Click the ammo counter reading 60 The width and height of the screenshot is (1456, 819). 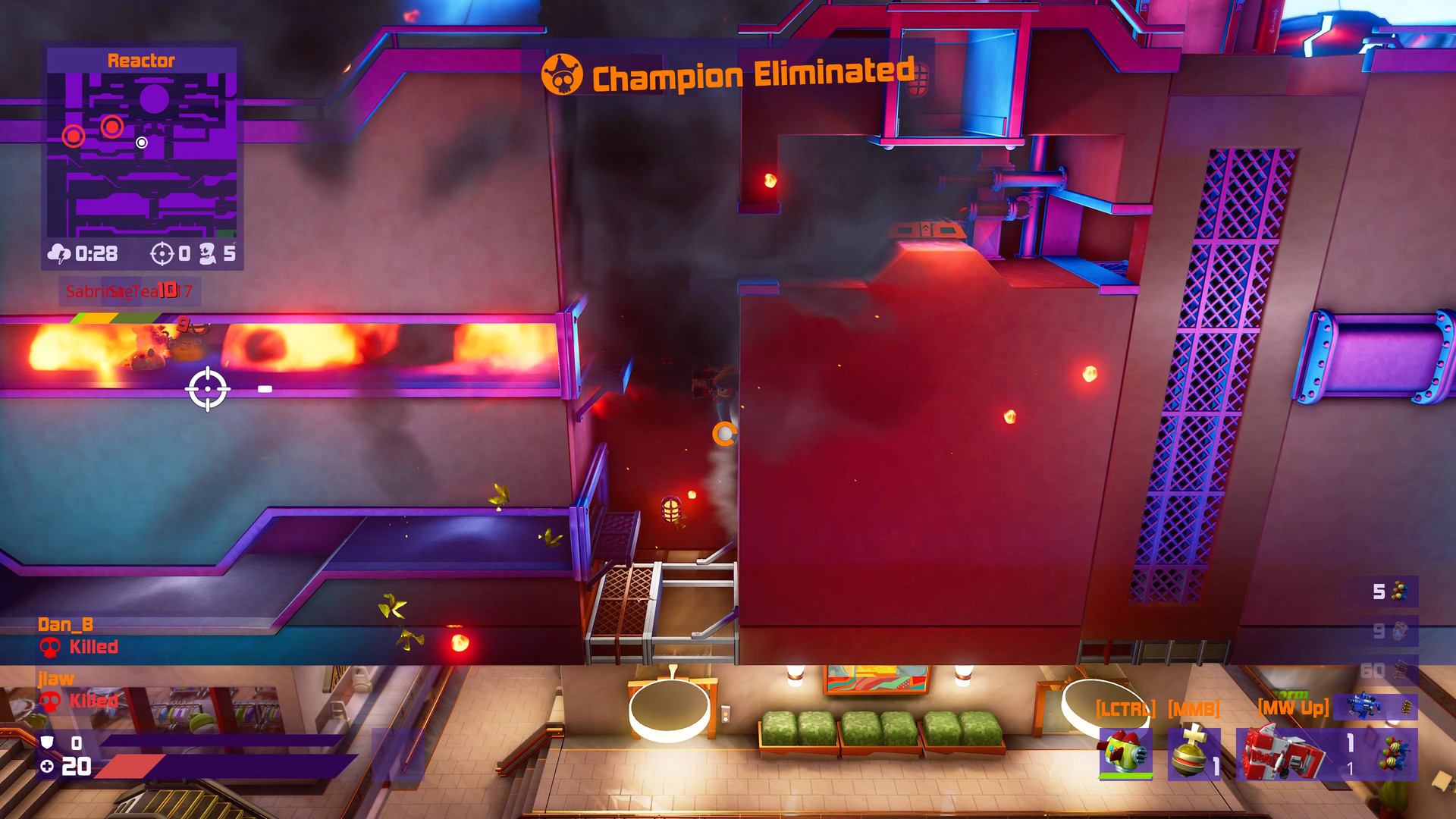1374,671
